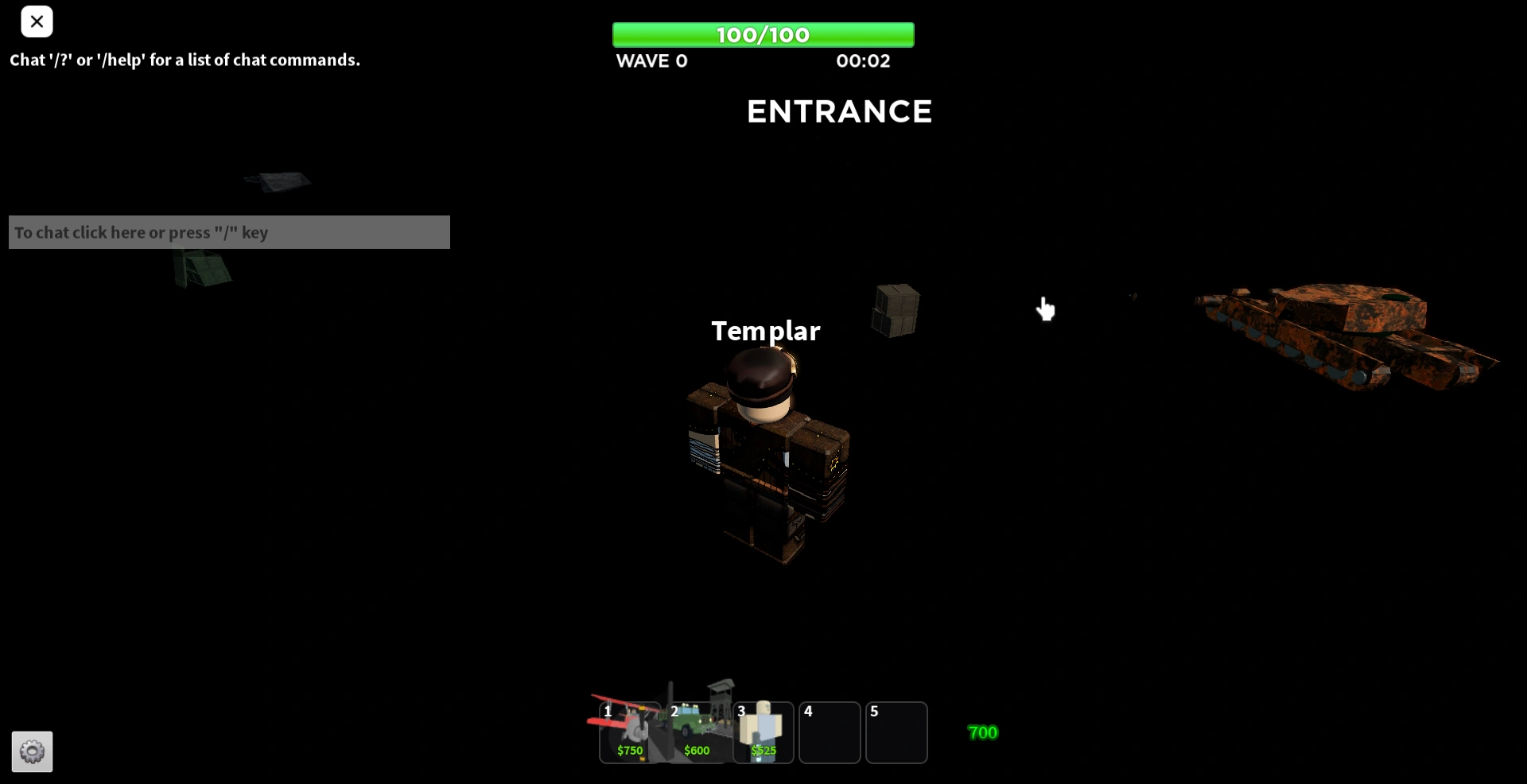Screen dimensions: 1527x784
Task: Click the green 700 cash display
Action: coord(982,732)
